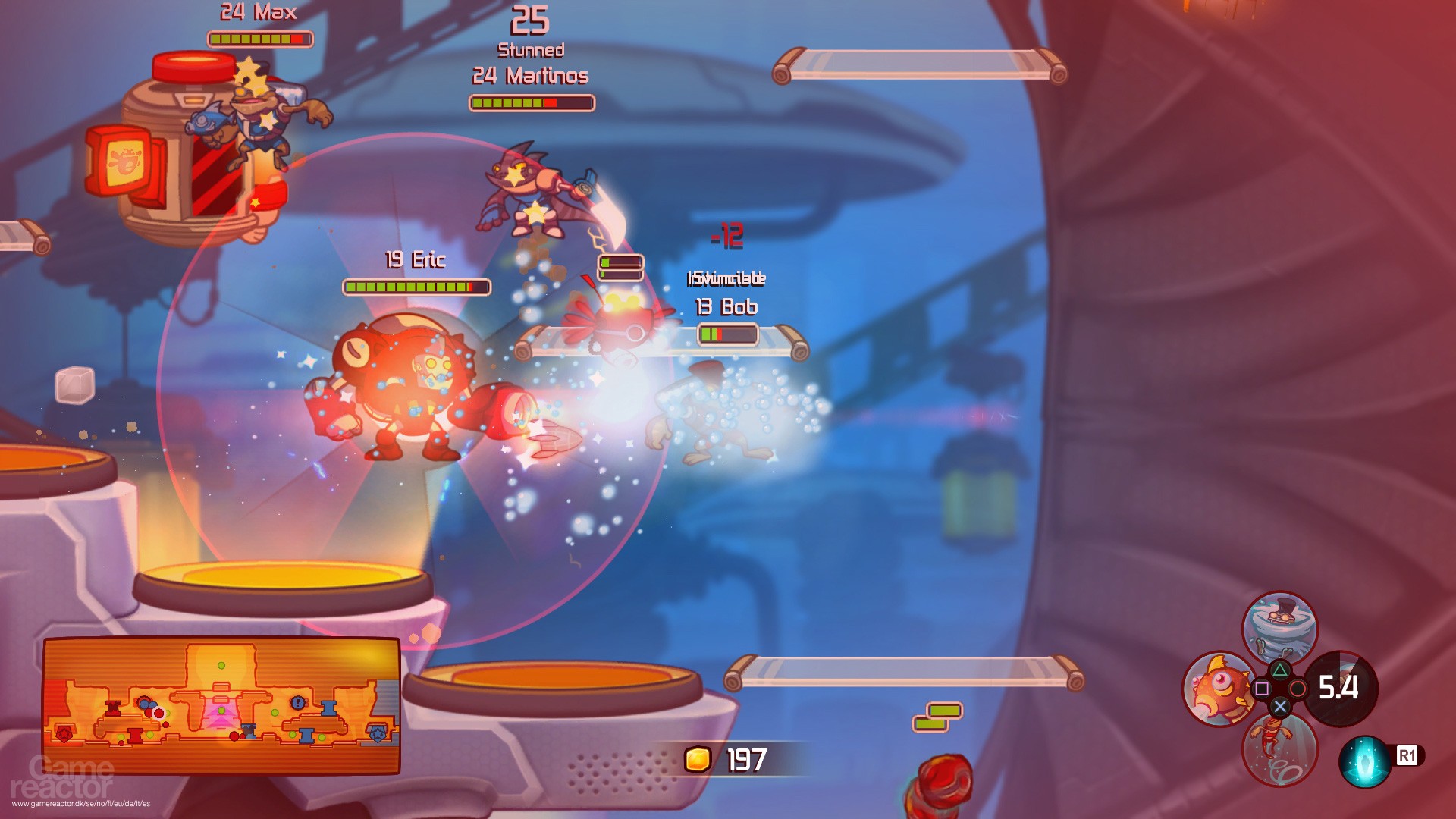Image resolution: width=1456 pixels, height=819 pixels.
Task: Click the R1 button label
Action: coord(1407,757)
